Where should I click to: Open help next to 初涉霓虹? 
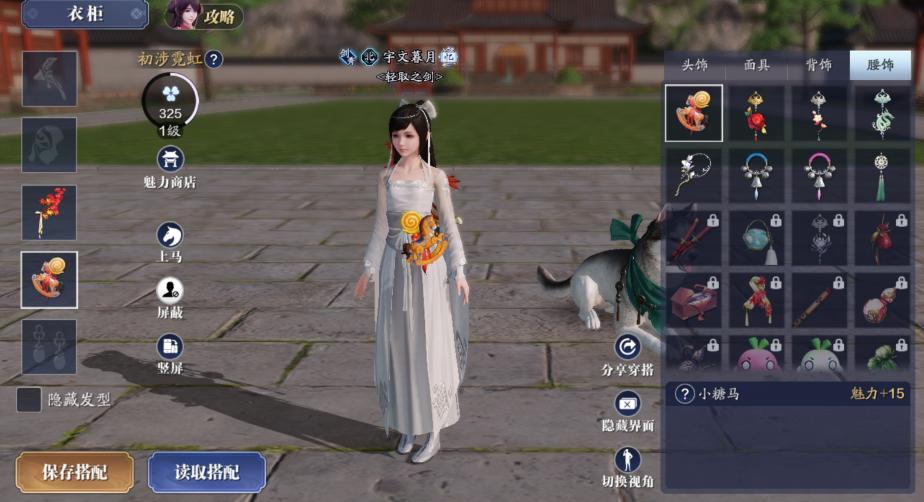[x=214, y=59]
